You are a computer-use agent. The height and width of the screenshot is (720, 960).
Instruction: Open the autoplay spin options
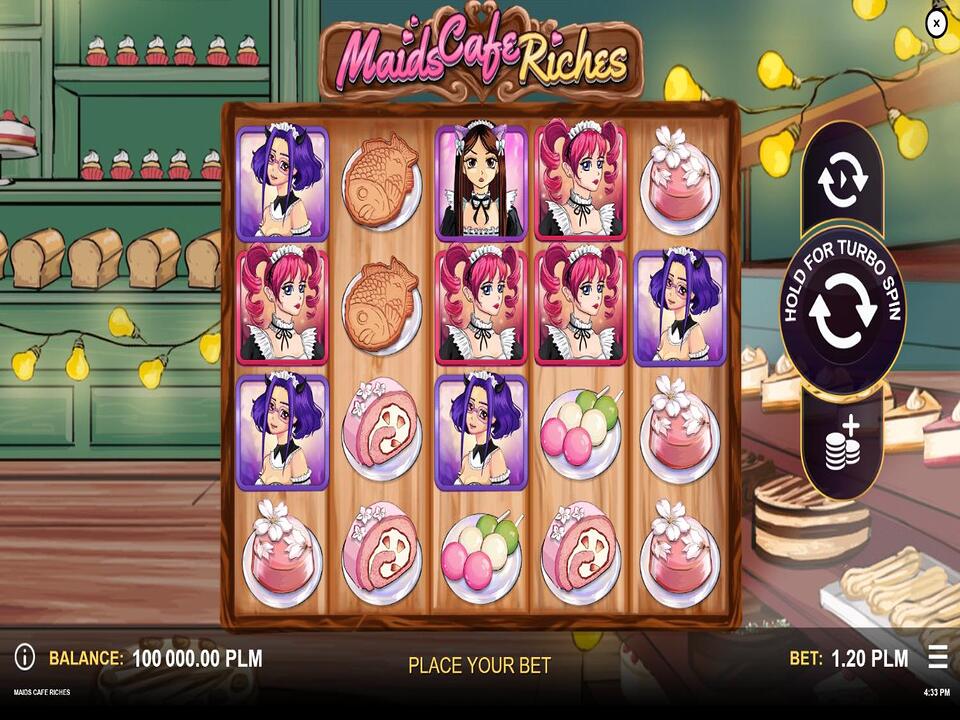(841, 180)
